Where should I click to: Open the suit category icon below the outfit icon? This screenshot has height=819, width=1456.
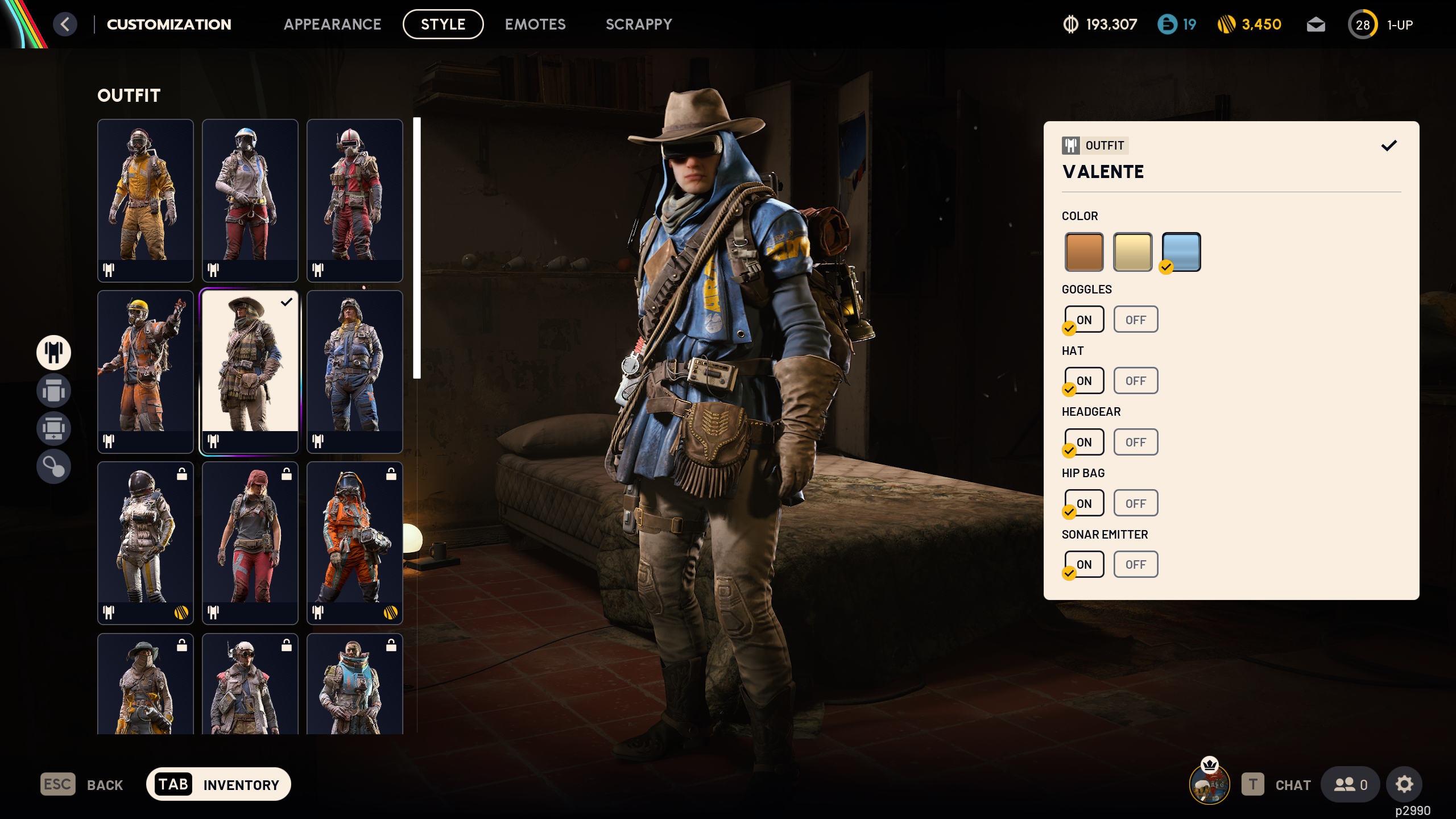pos(53,391)
